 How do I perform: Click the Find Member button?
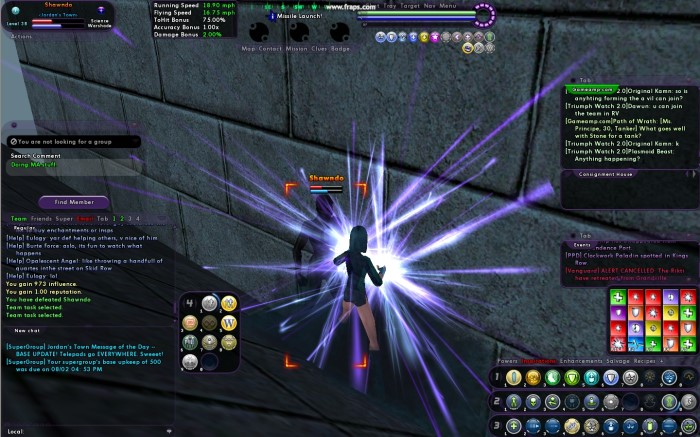pyautogui.click(x=74, y=202)
